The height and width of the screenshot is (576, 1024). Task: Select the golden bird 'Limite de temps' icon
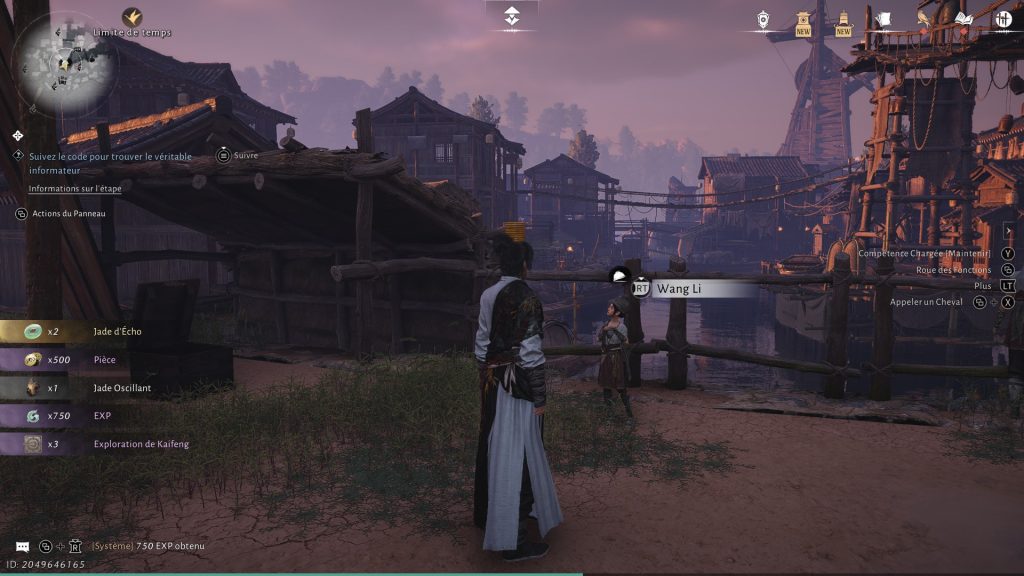(x=132, y=17)
